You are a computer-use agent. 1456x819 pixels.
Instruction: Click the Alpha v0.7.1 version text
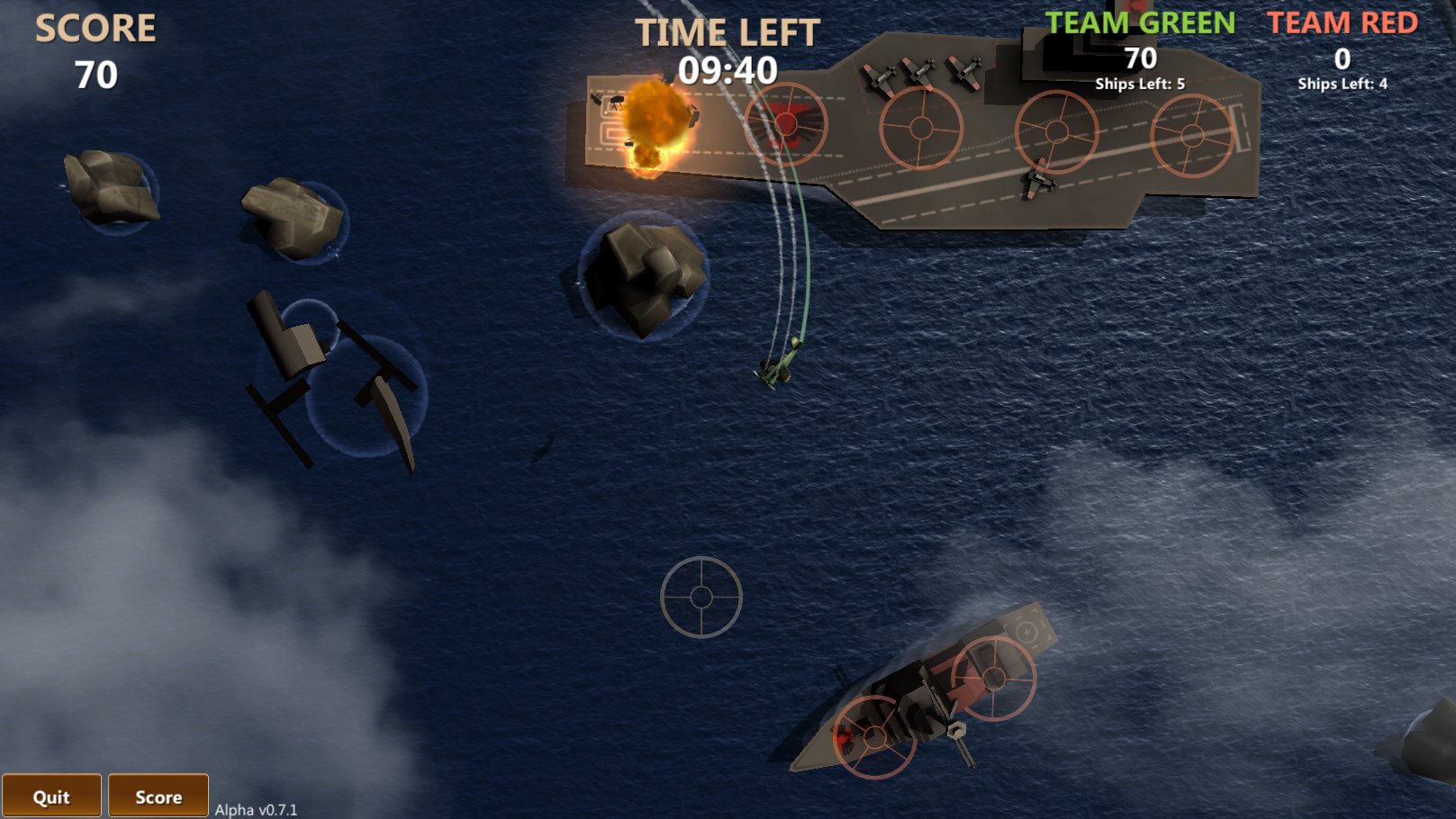point(257,809)
